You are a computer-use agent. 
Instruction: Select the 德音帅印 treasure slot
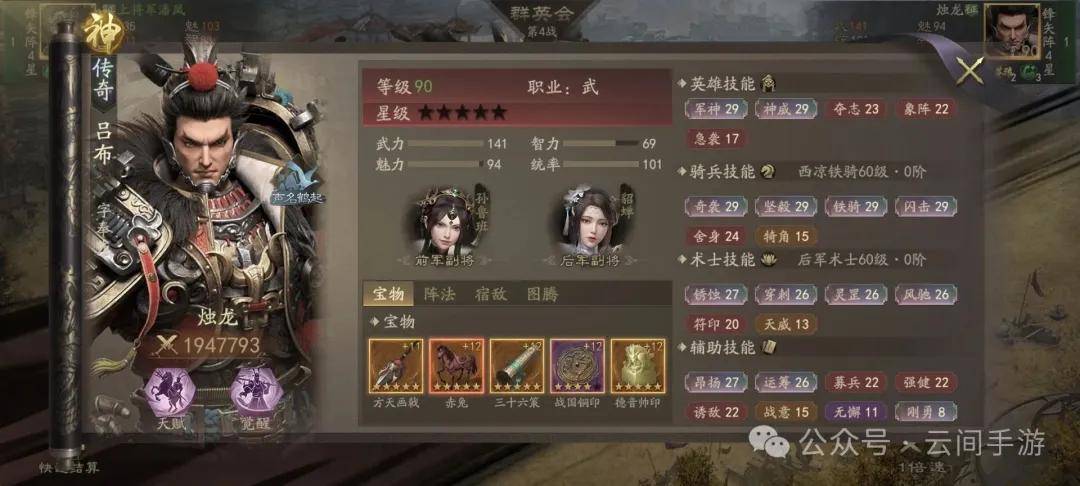pyautogui.click(x=637, y=366)
